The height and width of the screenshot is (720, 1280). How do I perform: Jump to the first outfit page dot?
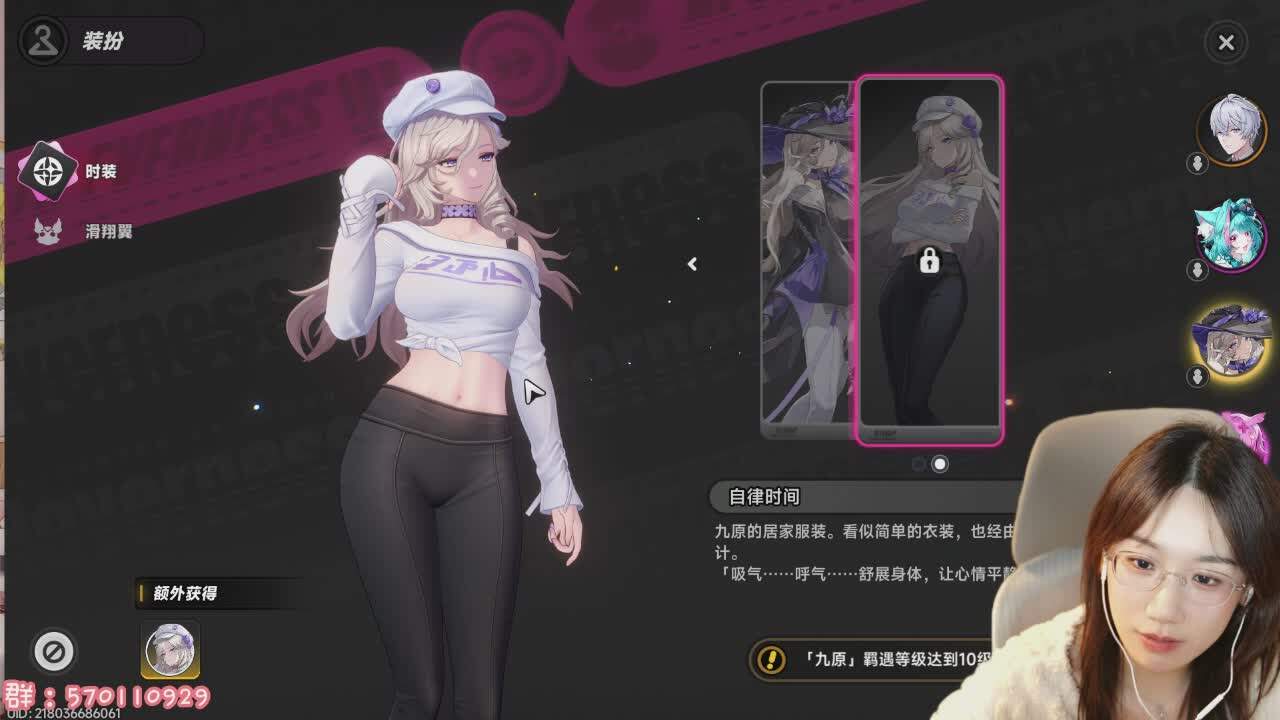tap(919, 464)
